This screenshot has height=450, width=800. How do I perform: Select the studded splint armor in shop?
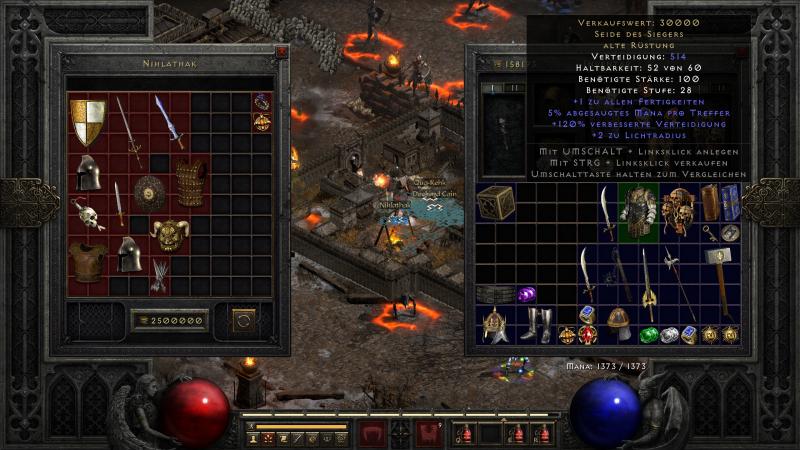tap(191, 182)
